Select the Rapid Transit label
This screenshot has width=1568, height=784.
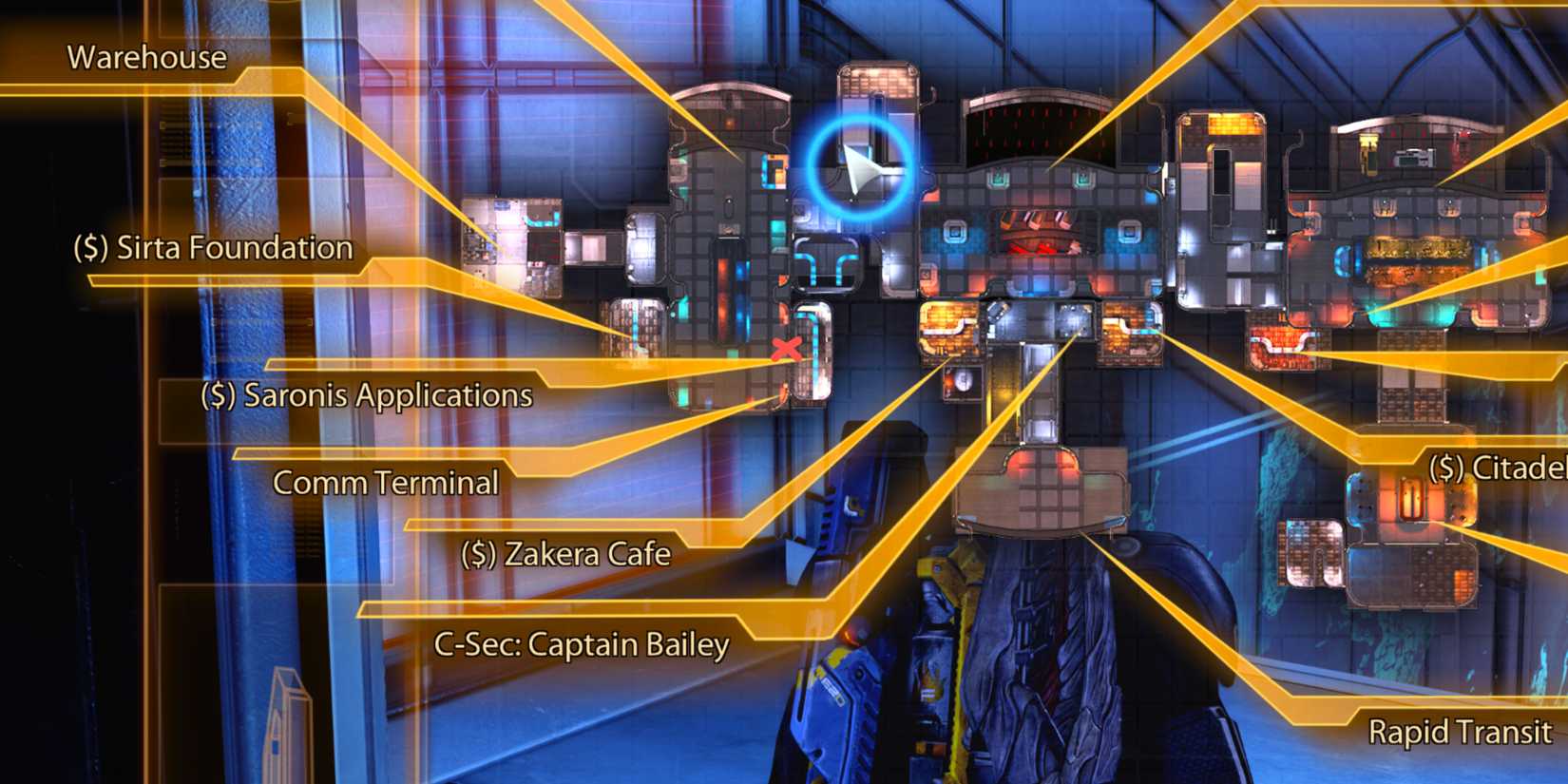[1460, 731]
